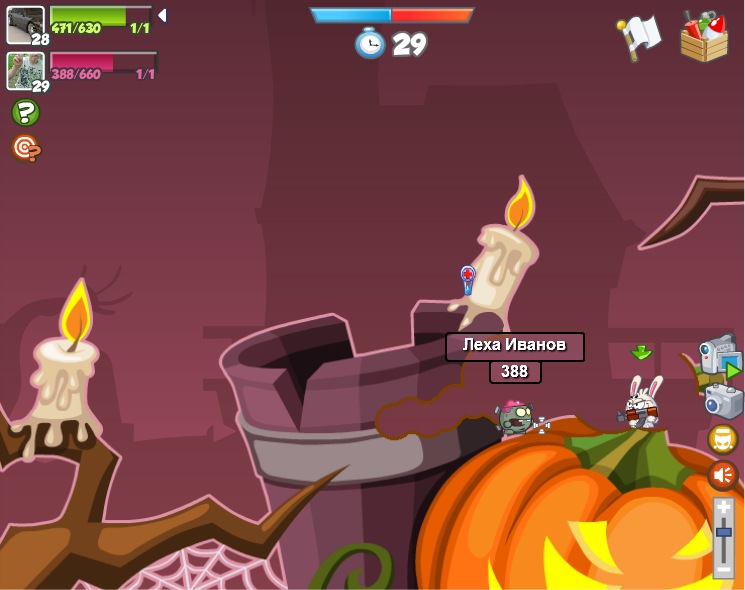Zoom out with the minus button
Image resolution: width=745 pixels, height=590 pixels.
(724, 568)
